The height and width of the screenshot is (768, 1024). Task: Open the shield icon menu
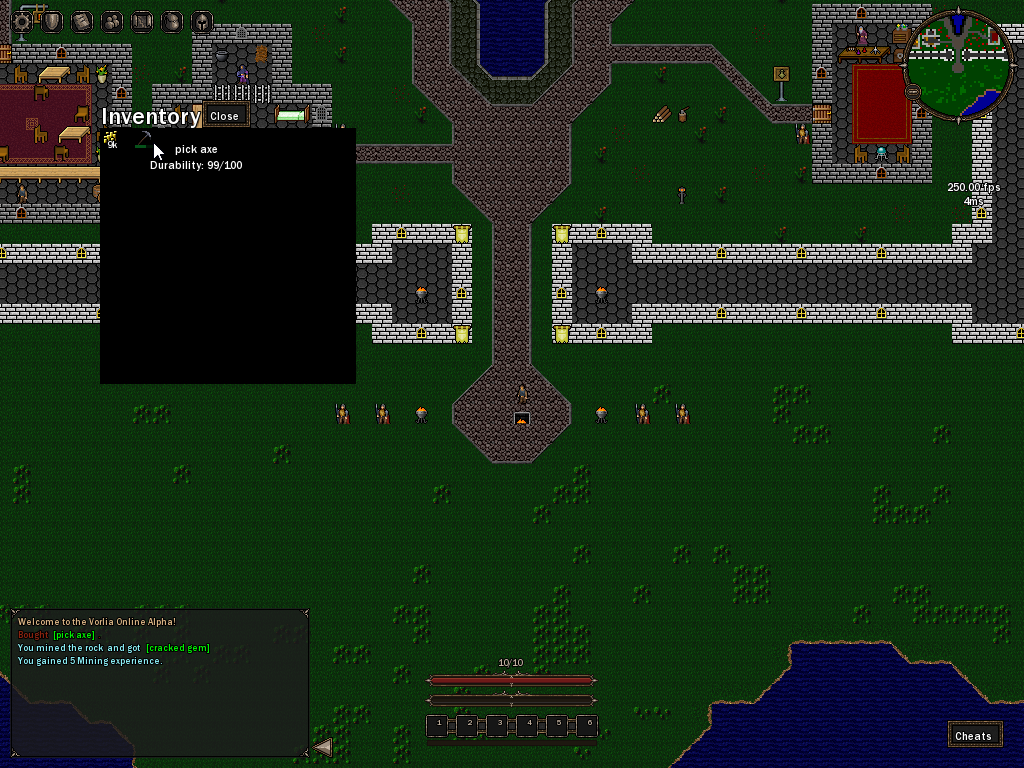[51, 21]
